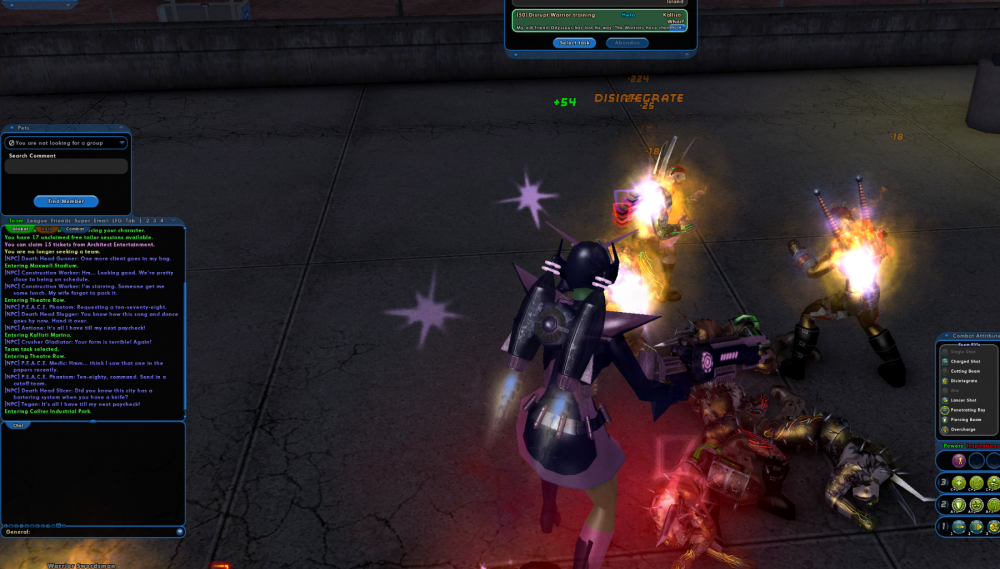Open the looking-for-group status dropdown
This screenshot has width=1000, height=569.
click(x=66, y=143)
